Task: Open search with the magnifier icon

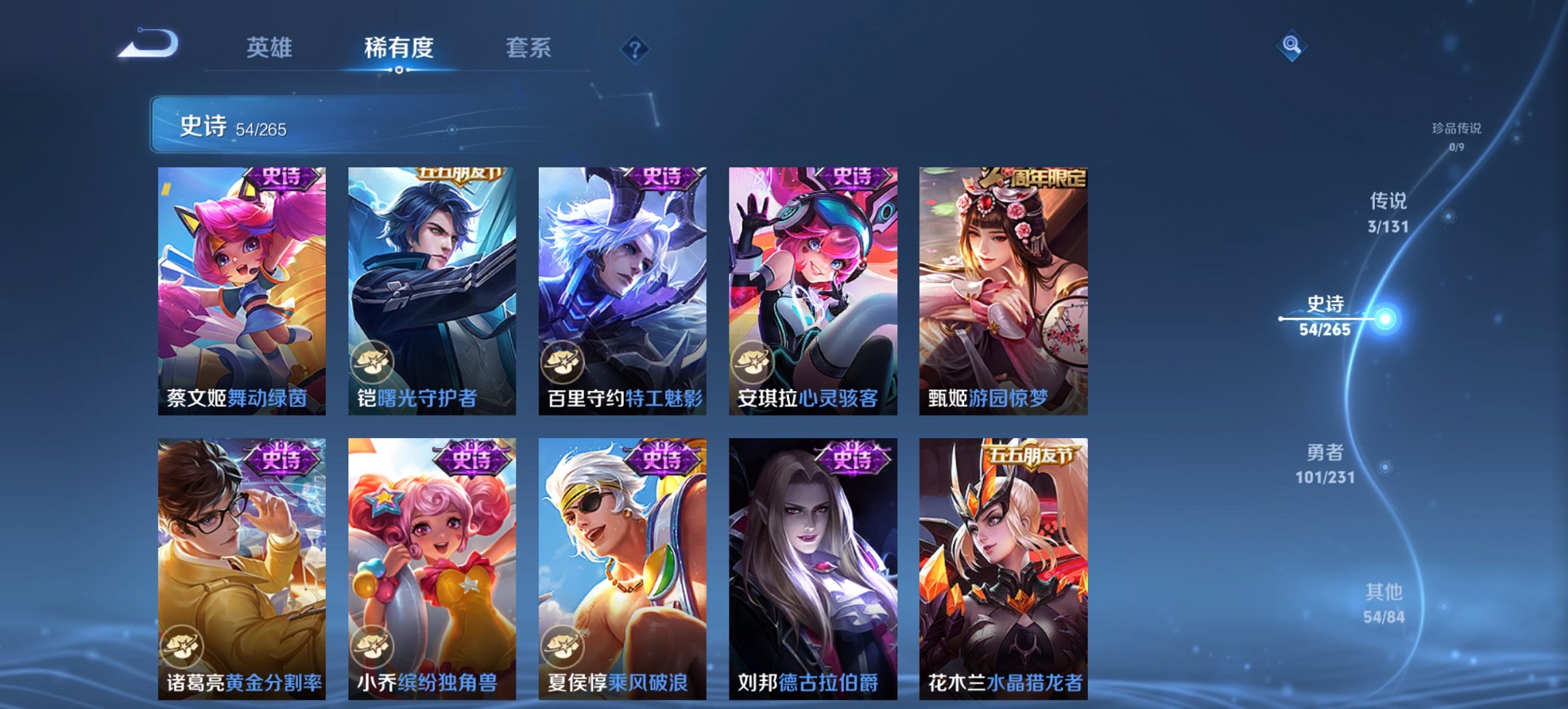Action: pyautogui.click(x=1292, y=44)
